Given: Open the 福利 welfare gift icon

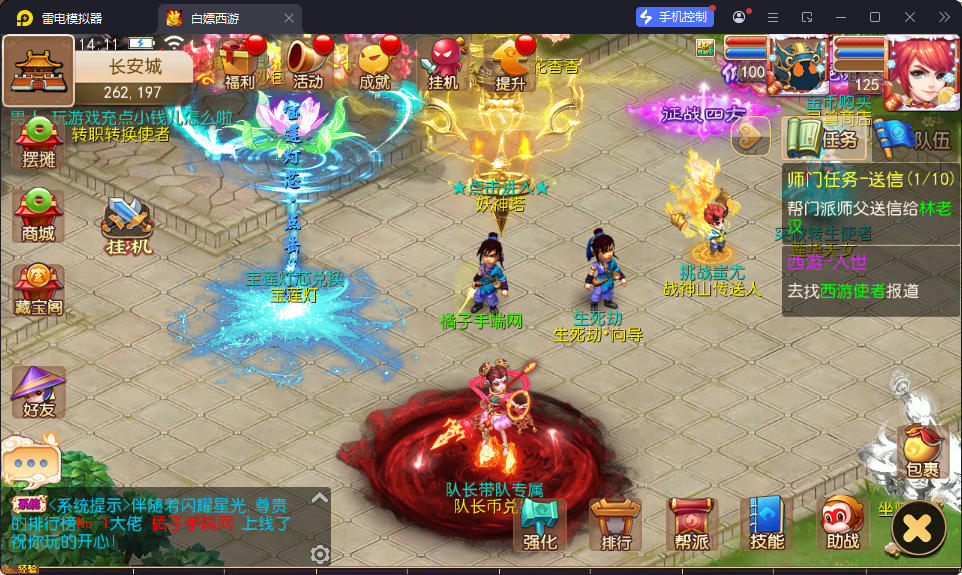Looking at the screenshot, I should (x=240, y=63).
